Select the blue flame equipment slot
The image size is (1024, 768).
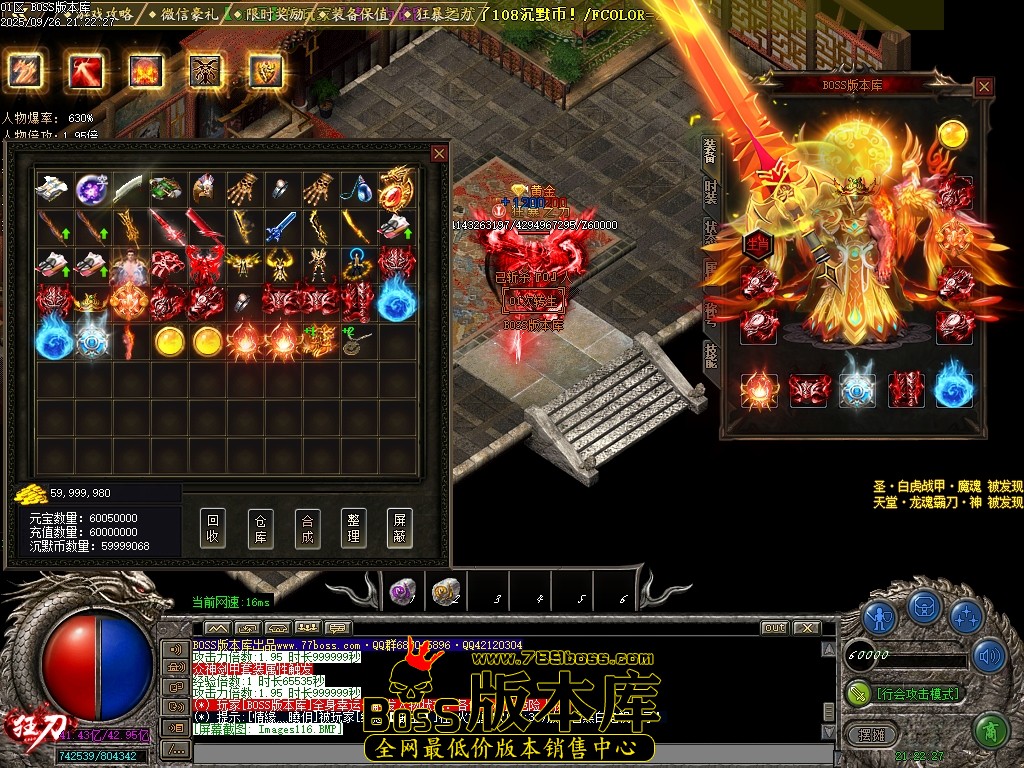954,390
